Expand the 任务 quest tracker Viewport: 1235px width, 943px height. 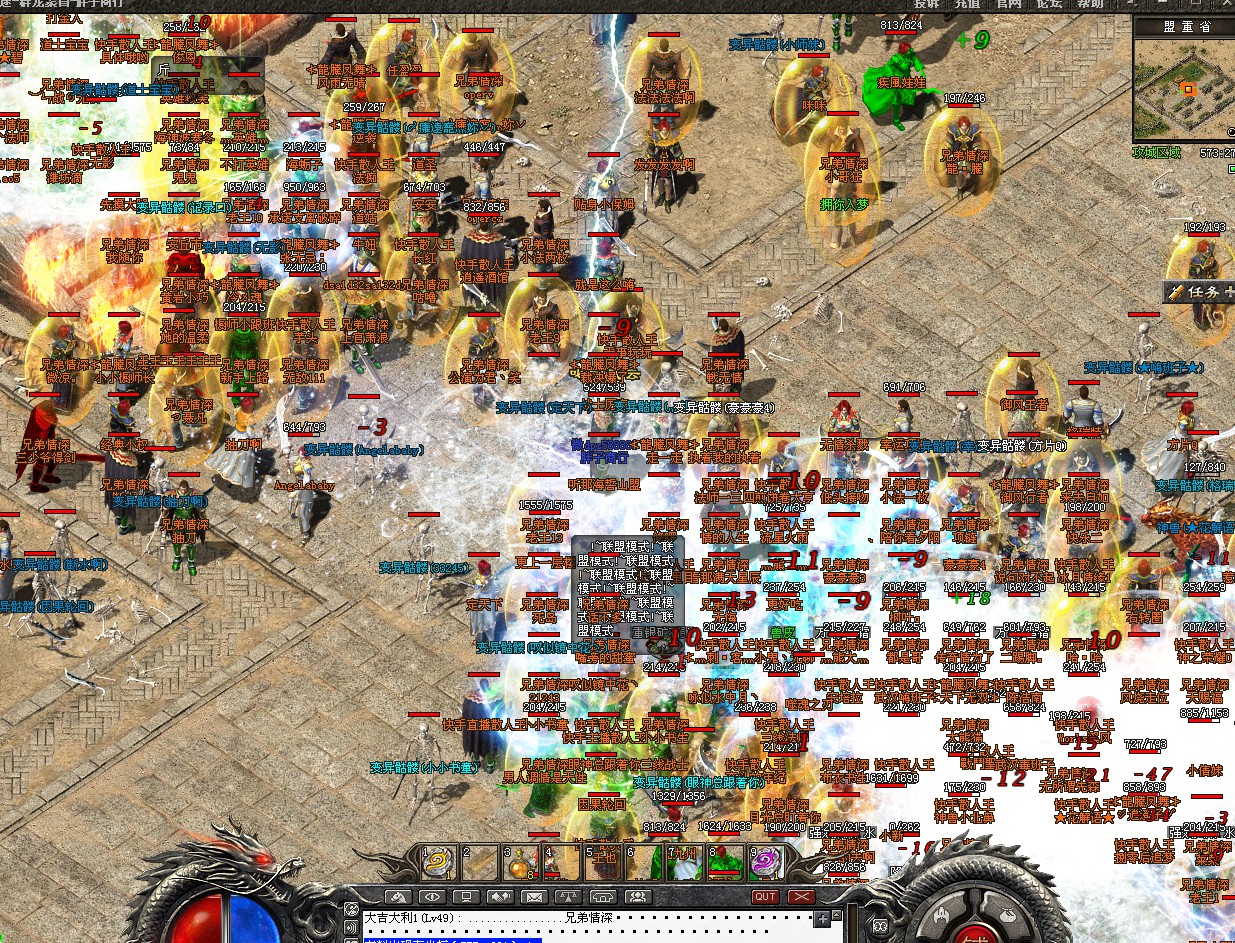tap(1199, 291)
